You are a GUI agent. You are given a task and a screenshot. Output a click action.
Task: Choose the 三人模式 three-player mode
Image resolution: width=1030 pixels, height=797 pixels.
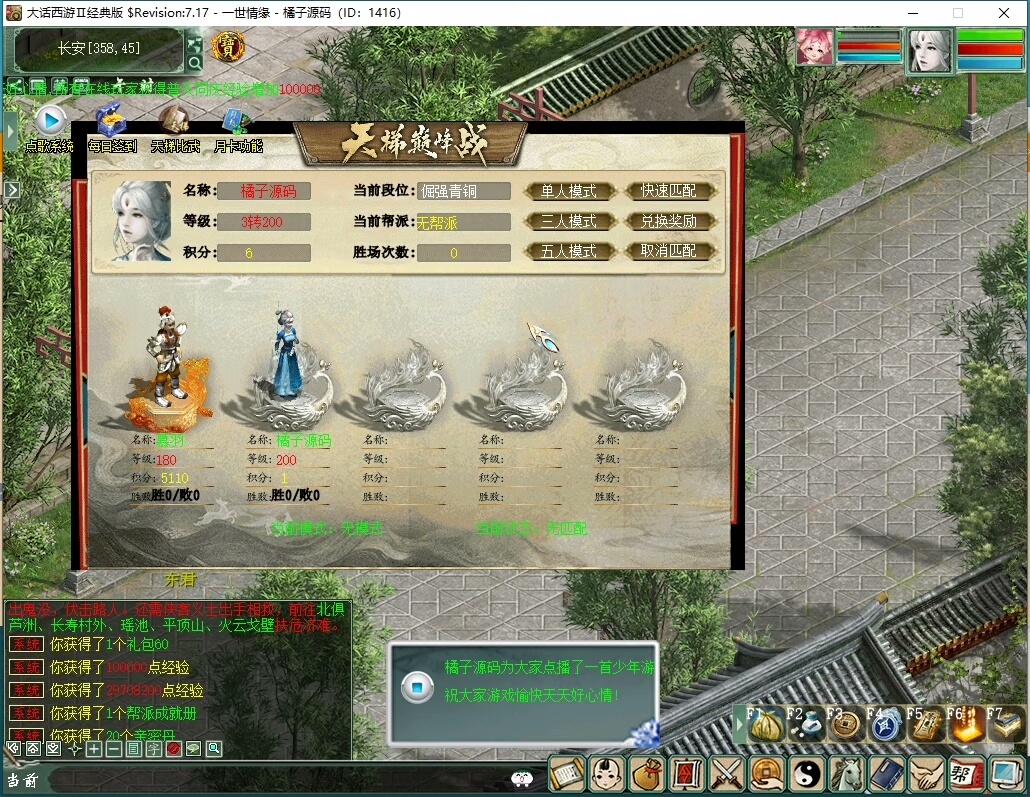click(568, 221)
